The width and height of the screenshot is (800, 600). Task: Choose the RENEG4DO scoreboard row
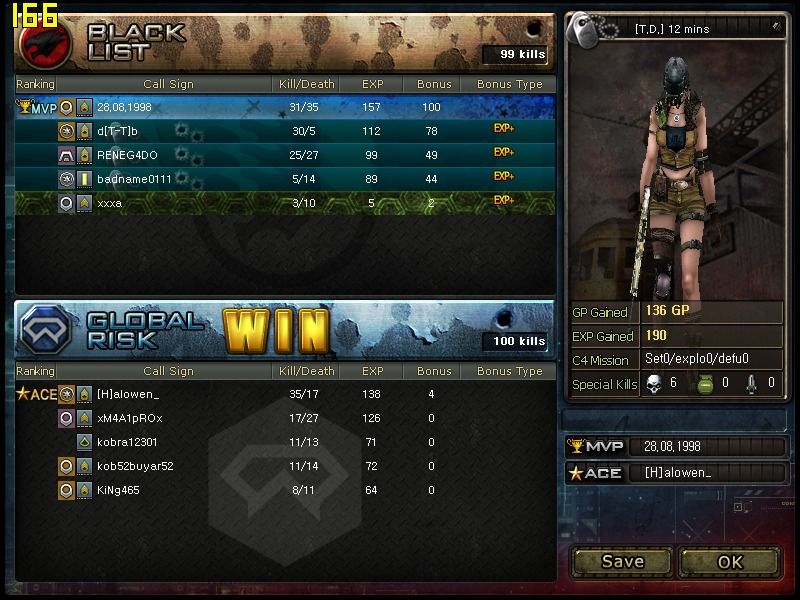(127, 155)
